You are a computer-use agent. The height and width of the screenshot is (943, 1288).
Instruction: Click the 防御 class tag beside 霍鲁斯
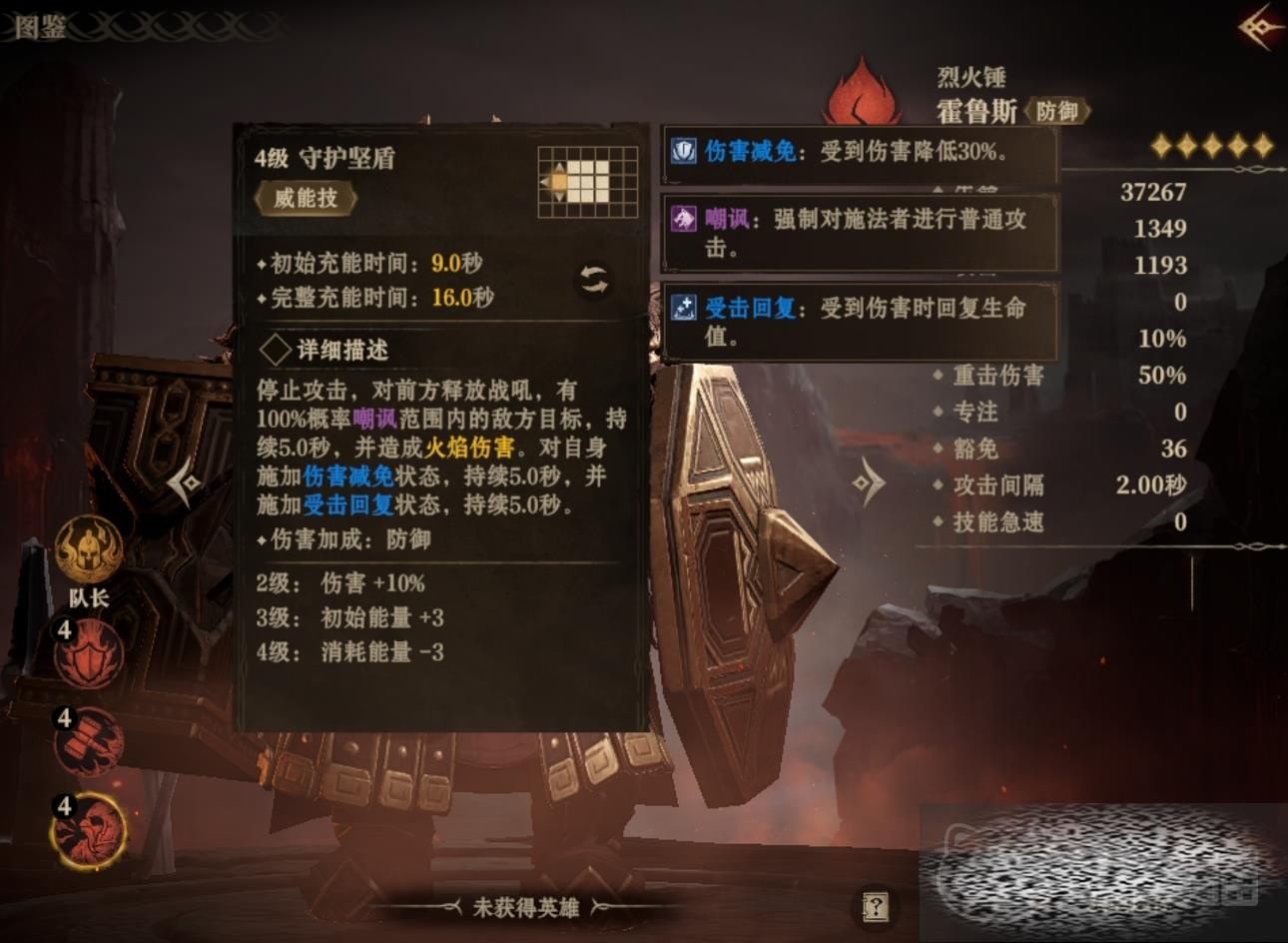tap(1056, 111)
